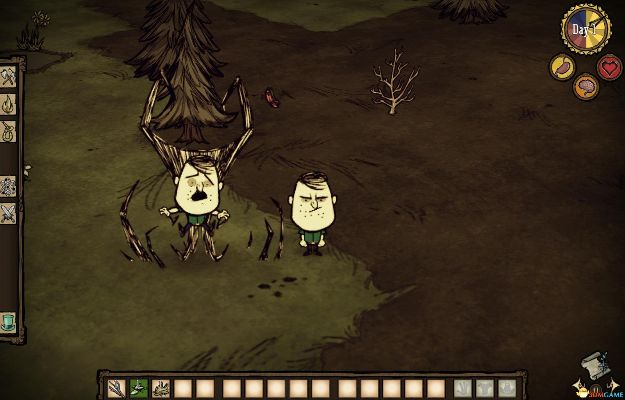
Task: Open the Survival crafting tab with rope trap
Action: [8, 130]
